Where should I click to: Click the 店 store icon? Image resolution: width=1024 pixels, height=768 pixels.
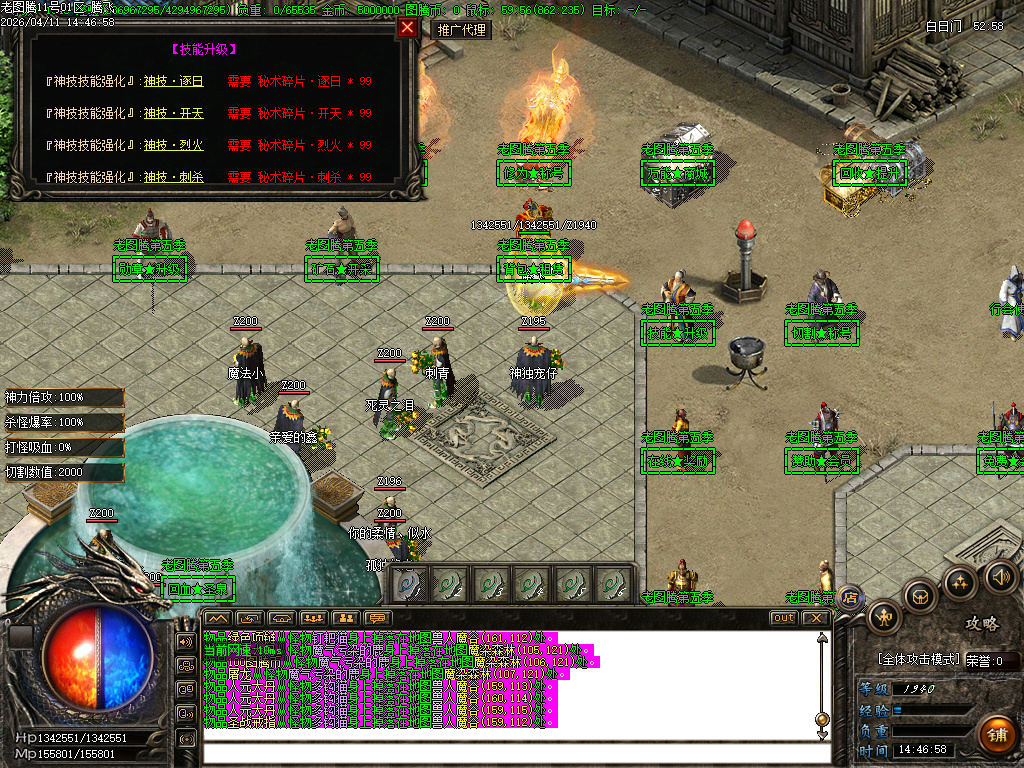click(x=850, y=598)
